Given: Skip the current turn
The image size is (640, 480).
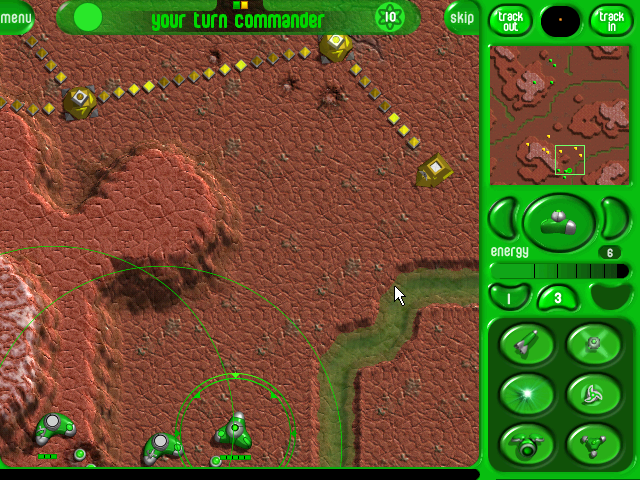Looking at the screenshot, I should 462,17.
